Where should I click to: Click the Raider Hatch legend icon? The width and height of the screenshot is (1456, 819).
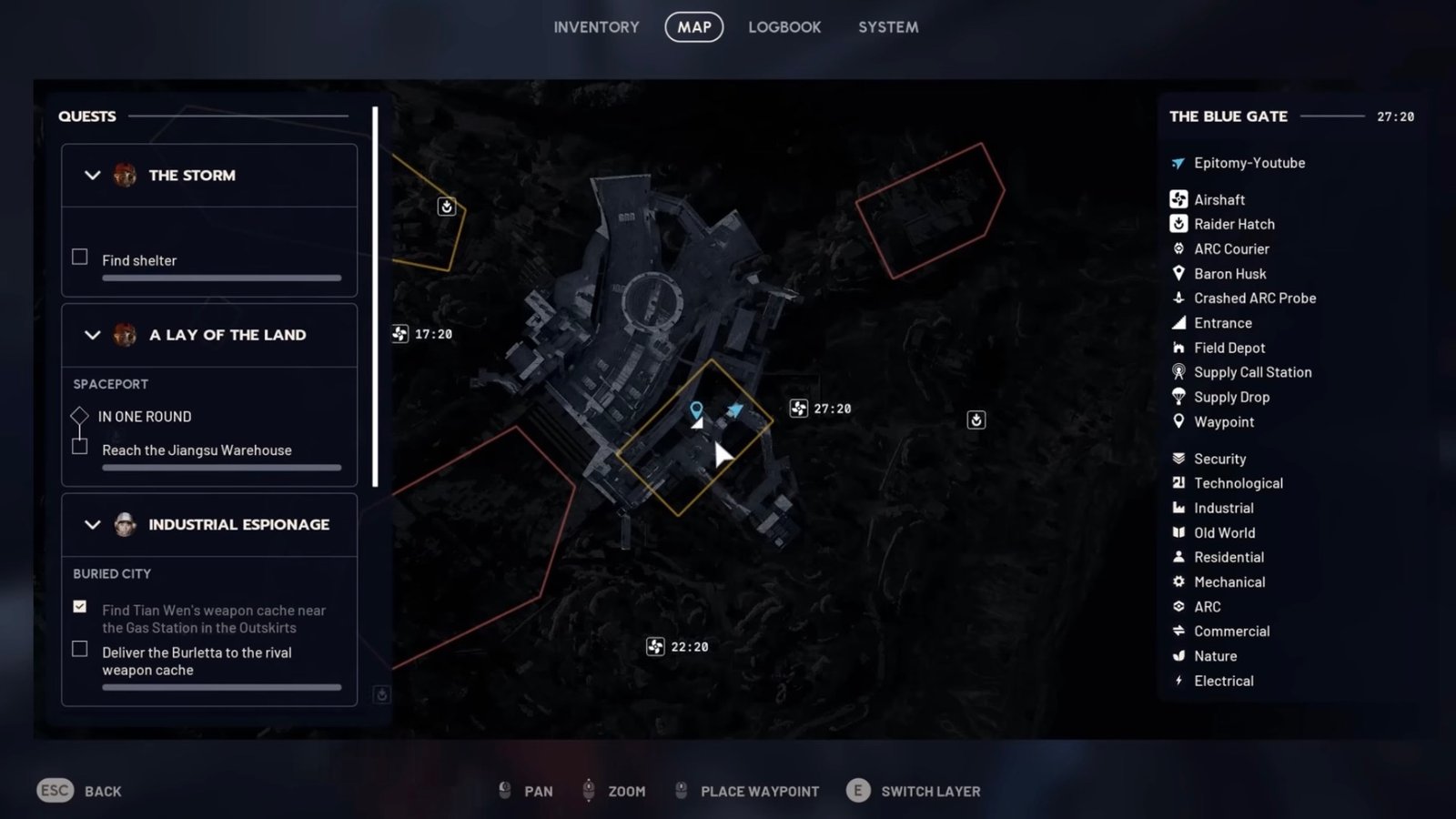coord(1178,224)
